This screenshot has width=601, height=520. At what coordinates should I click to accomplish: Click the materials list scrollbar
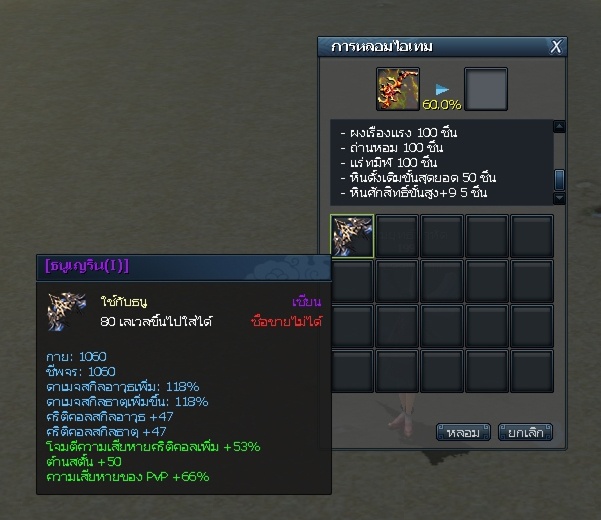click(x=560, y=179)
